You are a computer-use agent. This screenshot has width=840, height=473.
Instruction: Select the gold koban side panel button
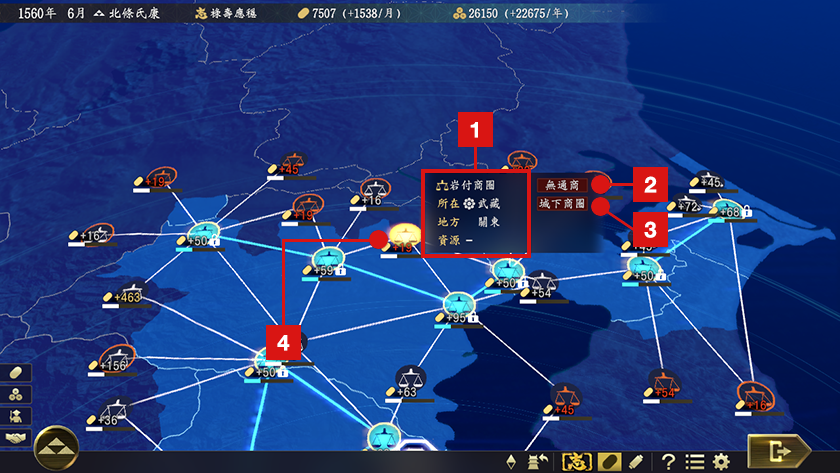[16, 372]
